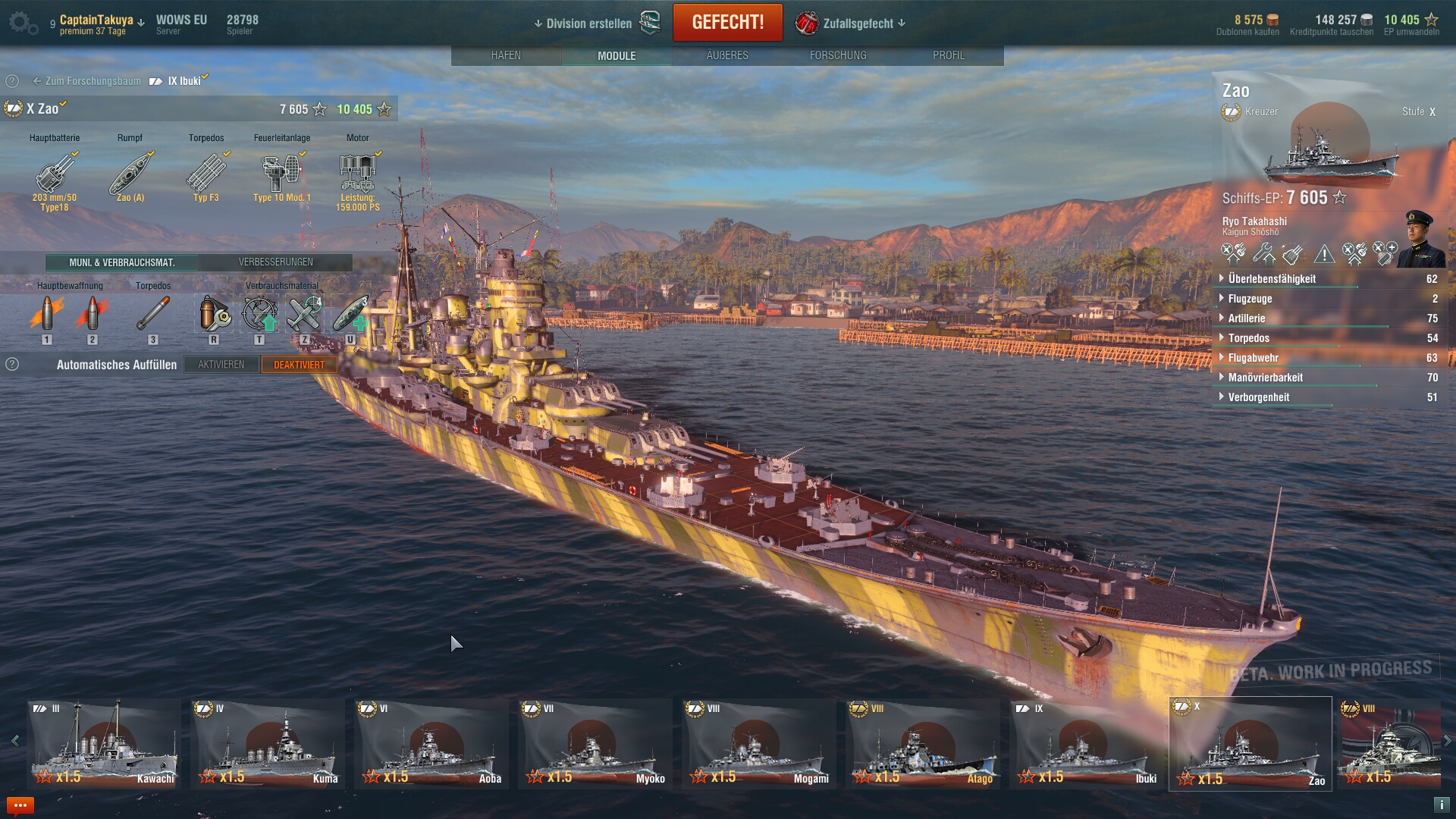Open the chat window with the orange button
1456x819 pixels.
point(20,805)
